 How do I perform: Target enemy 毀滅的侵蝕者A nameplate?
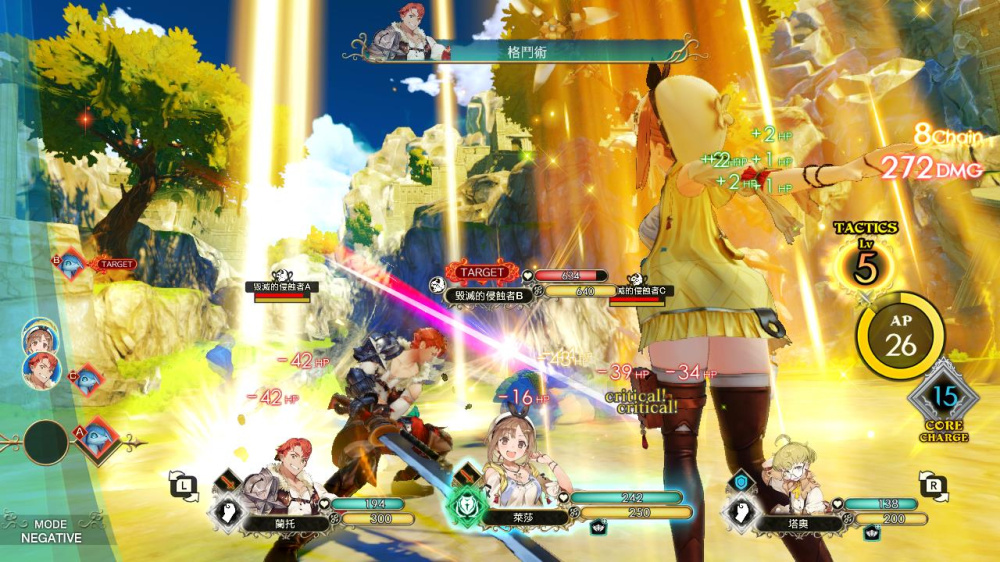(281, 287)
